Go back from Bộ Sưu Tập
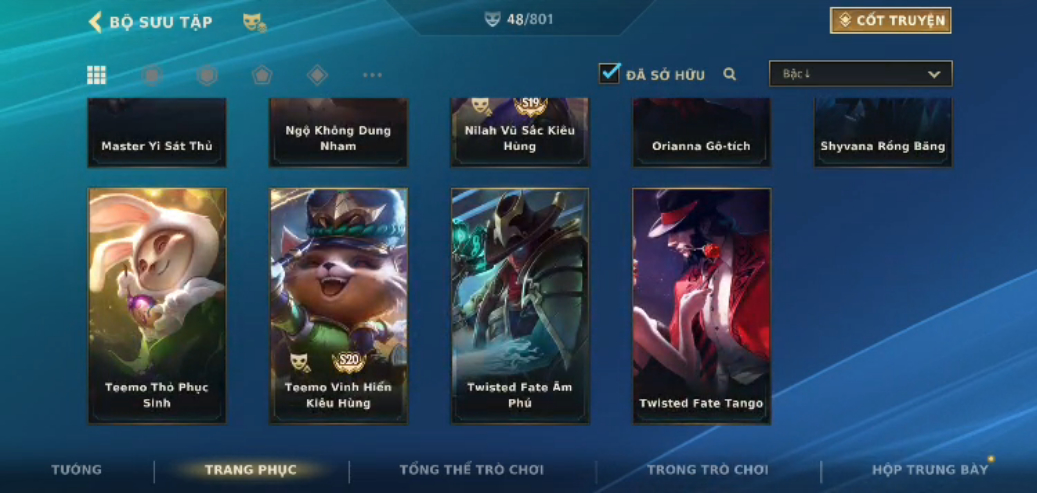The width and height of the screenshot is (1037, 493). pyautogui.click(x=96, y=21)
